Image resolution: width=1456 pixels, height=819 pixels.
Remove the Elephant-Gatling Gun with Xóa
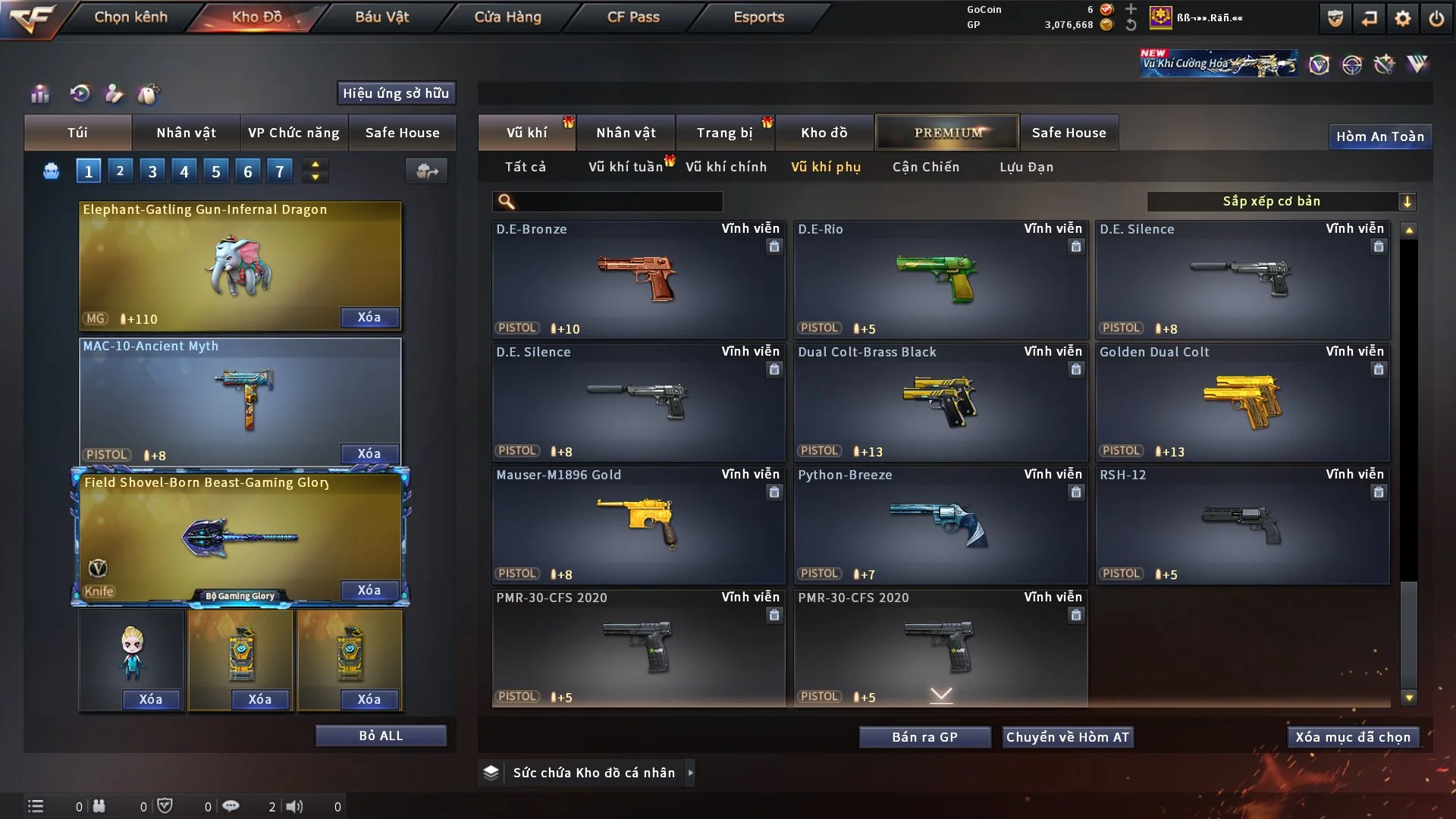click(x=369, y=317)
